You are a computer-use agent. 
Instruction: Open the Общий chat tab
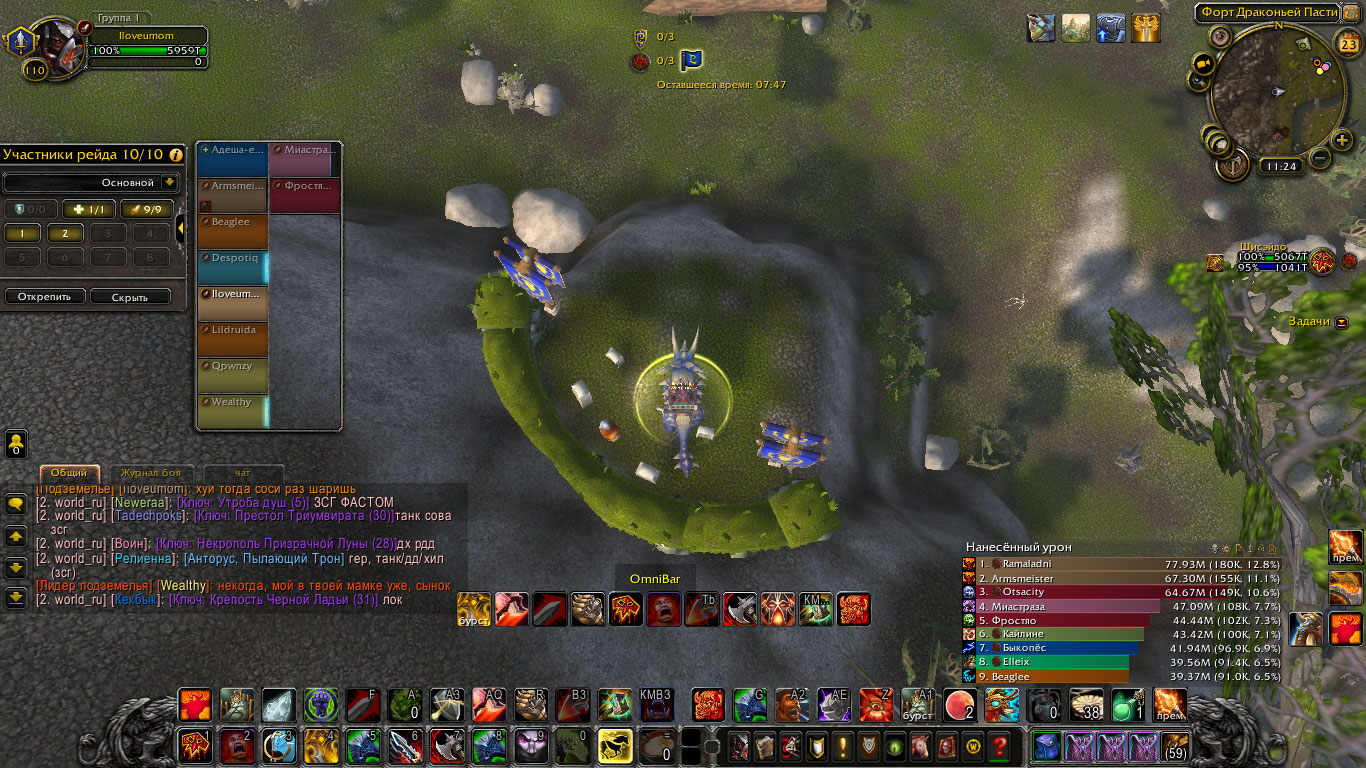[69, 472]
